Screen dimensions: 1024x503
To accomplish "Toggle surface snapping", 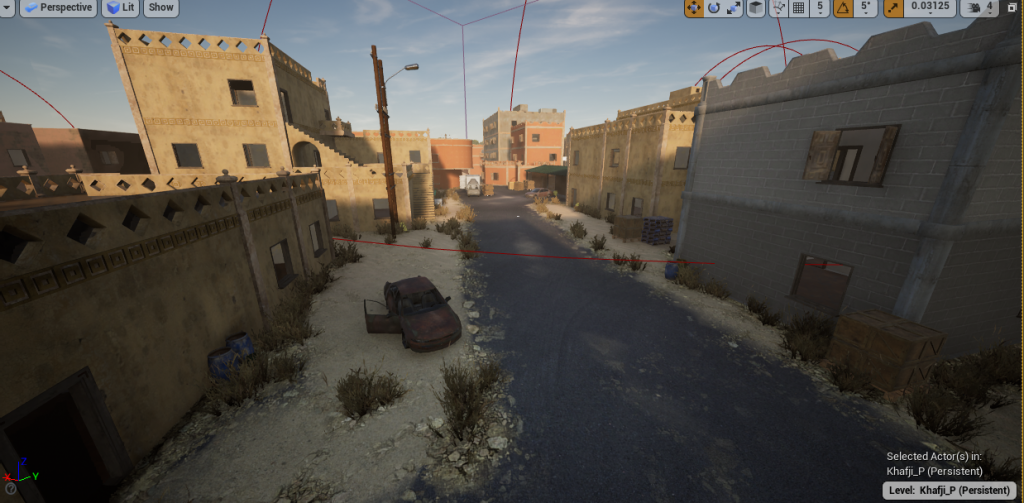I will 778,8.
